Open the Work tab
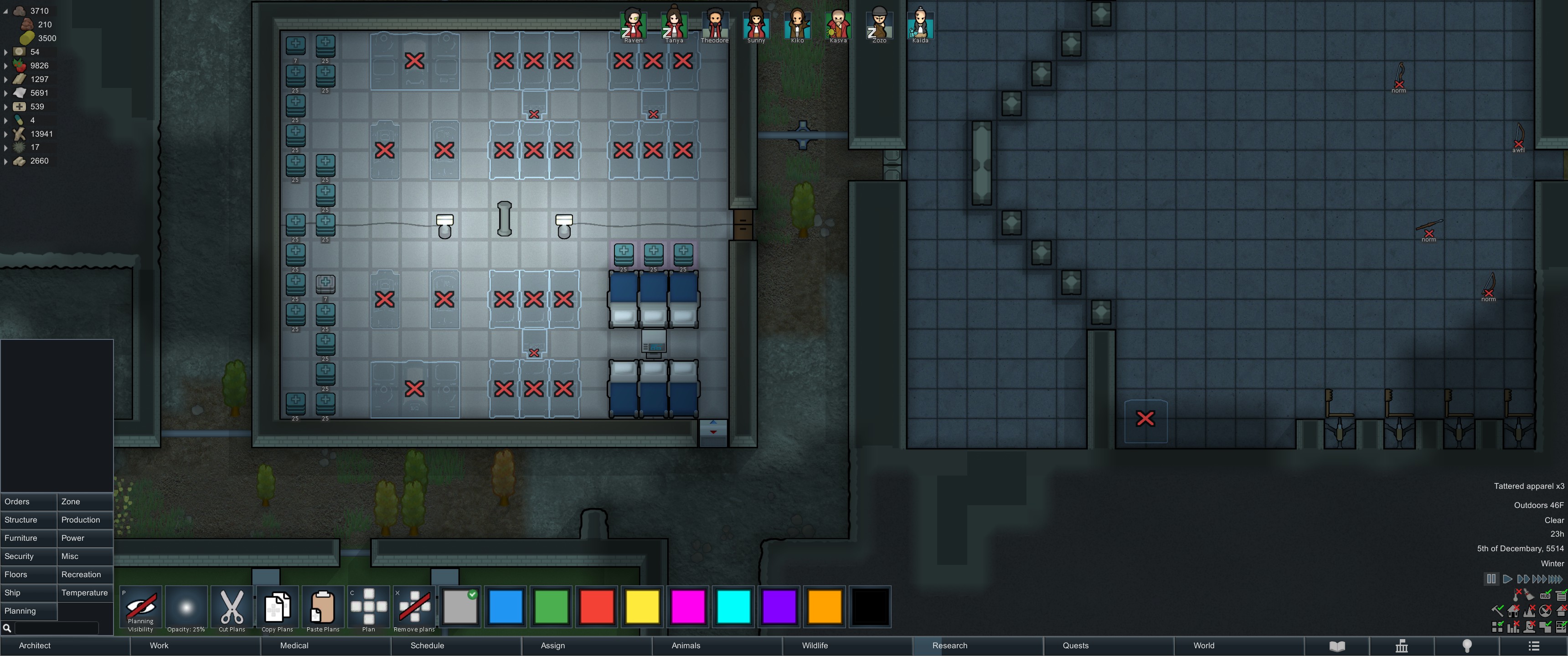This screenshot has width=1568, height=656. 159,646
